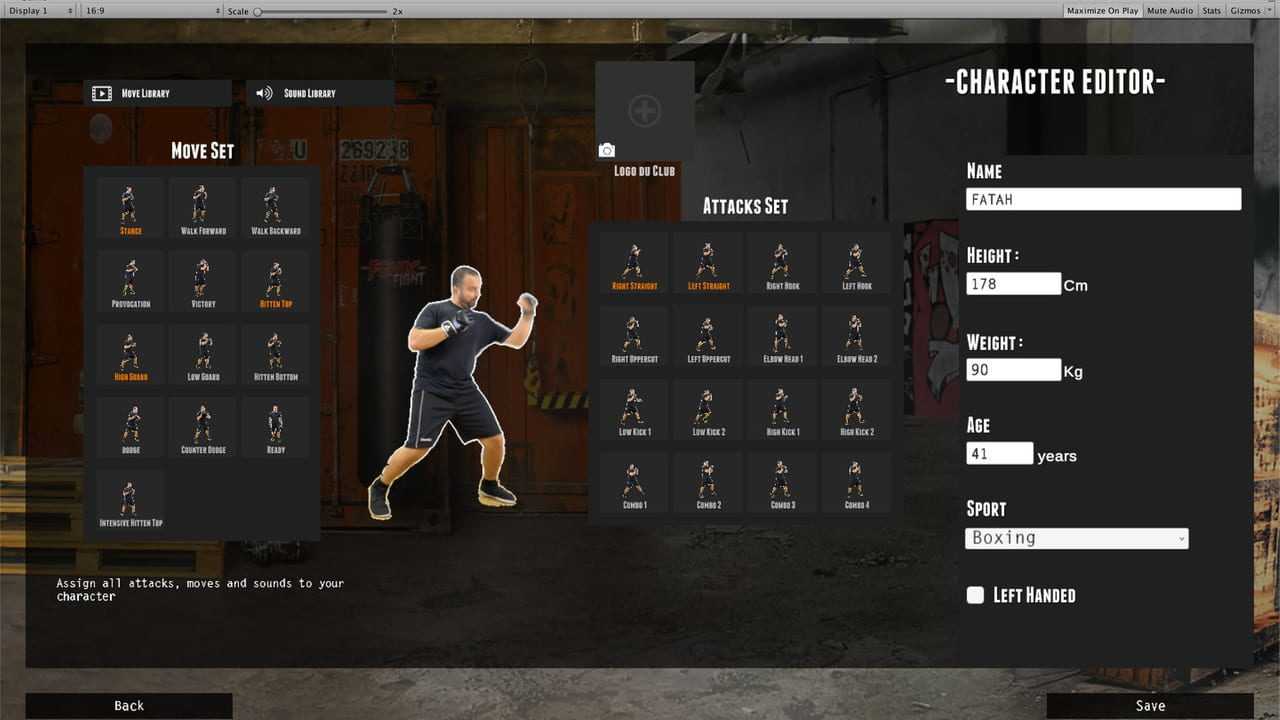The width and height of the screenshot is (1280, 720).
Task: Open the Sport dropdown showing Boxing
Action: (x=1076, y=538)
